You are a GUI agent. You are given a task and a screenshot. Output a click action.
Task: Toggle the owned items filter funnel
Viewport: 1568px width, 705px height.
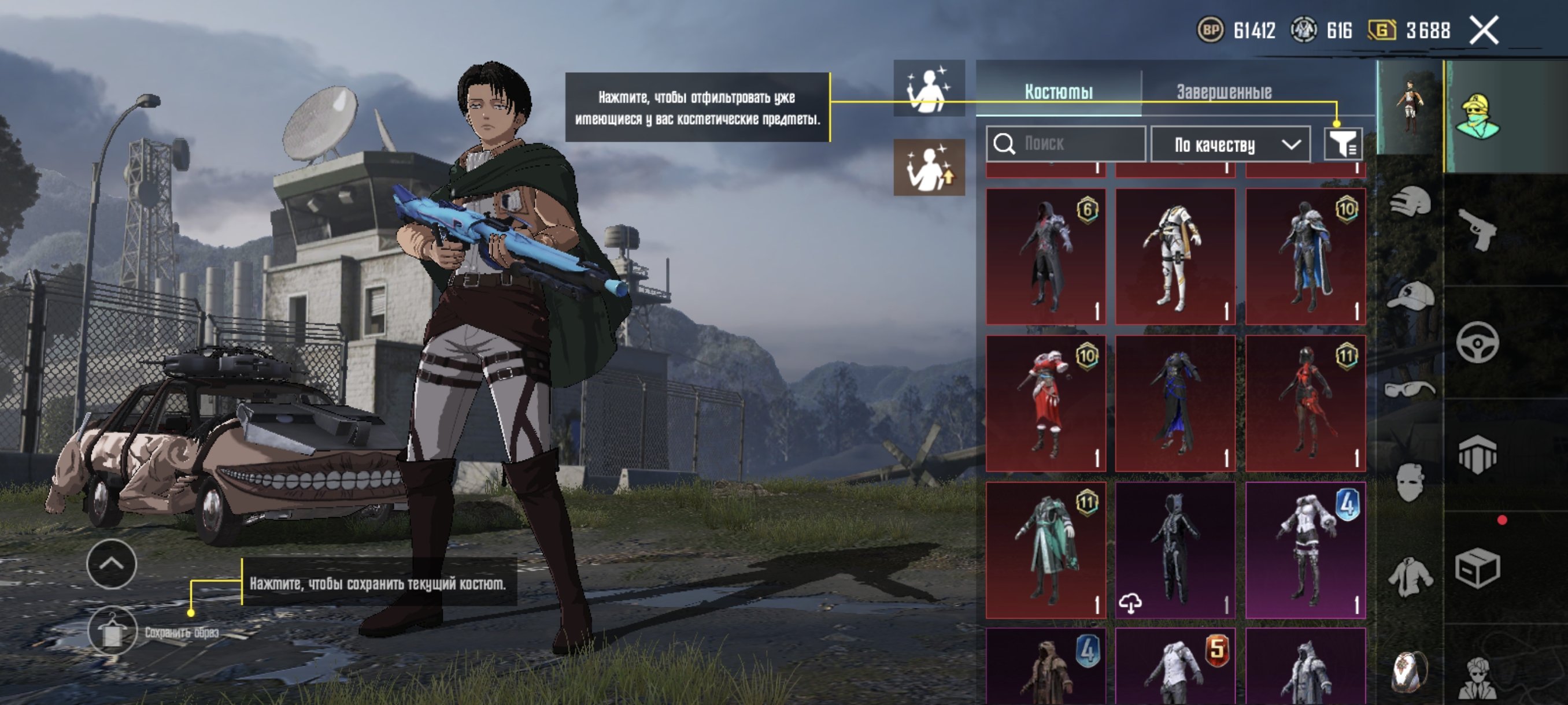pyautogui.click(x=1342, y=144)
